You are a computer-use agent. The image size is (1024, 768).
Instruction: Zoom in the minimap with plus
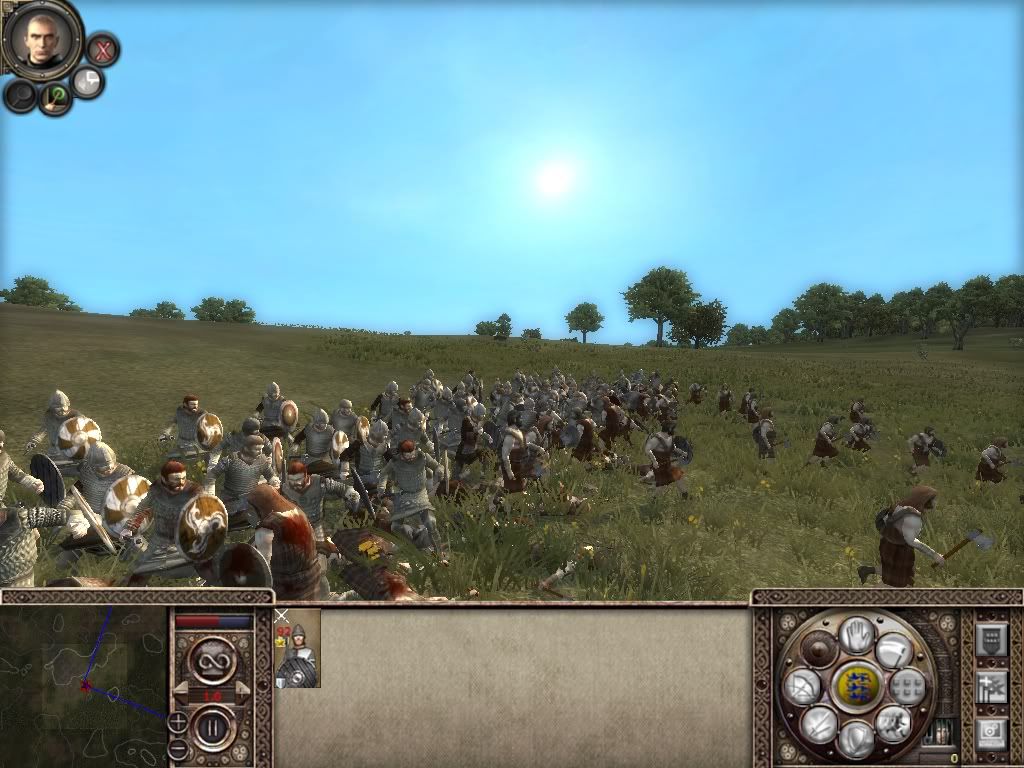click(x=177, y=721)
